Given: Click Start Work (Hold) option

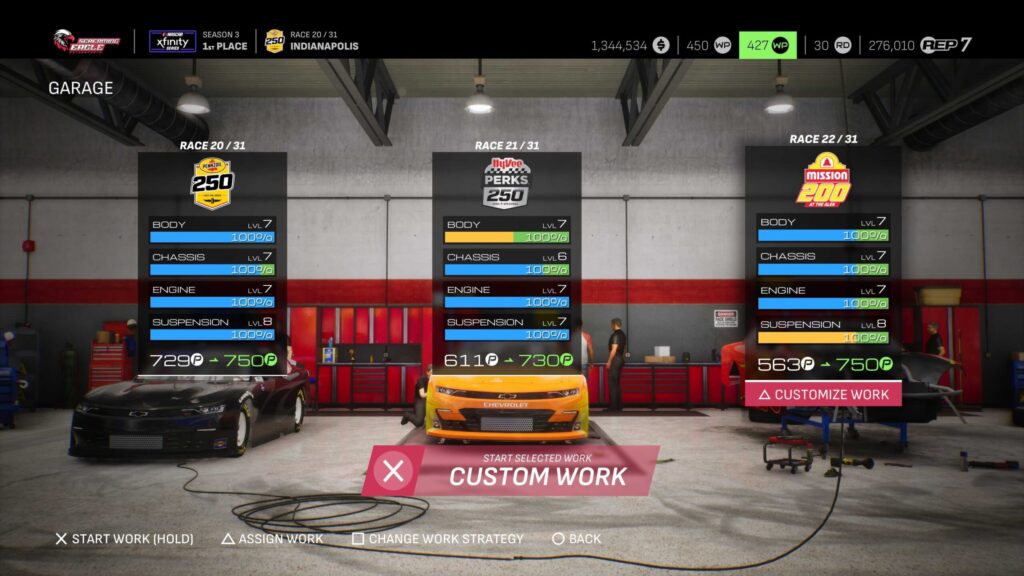Looking at the screenshot, I should (124, 539).
